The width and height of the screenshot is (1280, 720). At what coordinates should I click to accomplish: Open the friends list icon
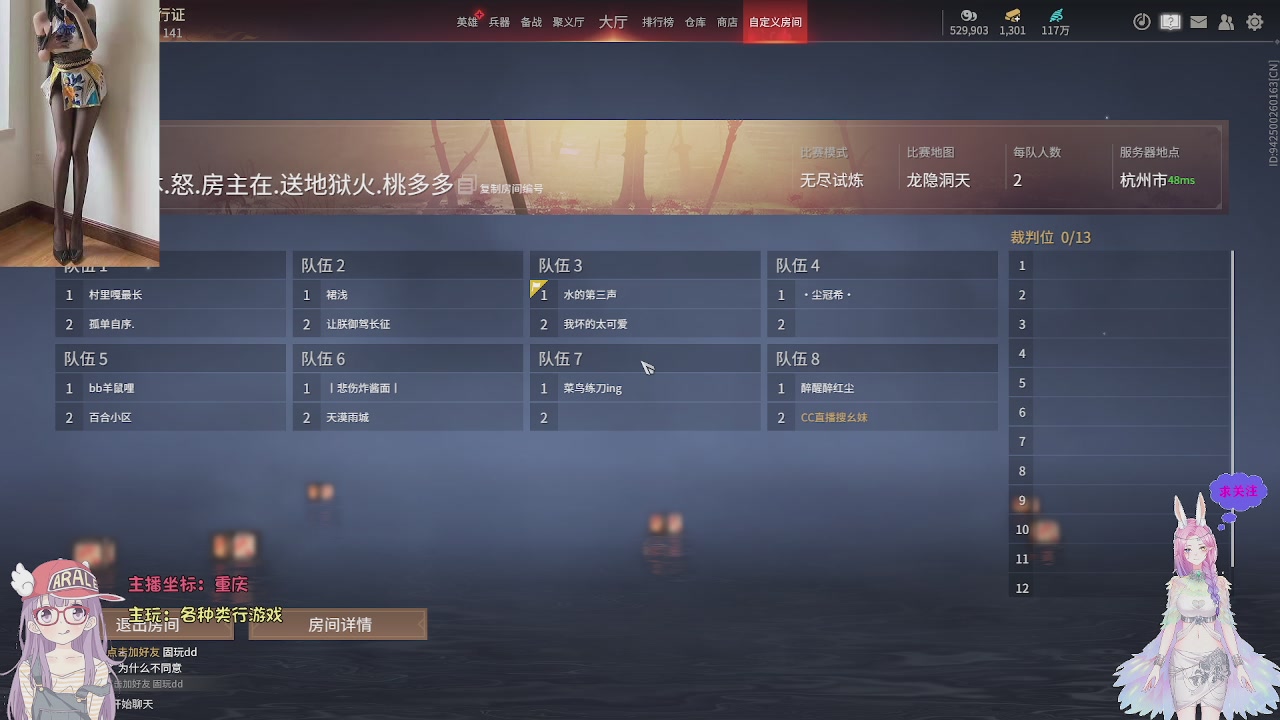coord(1226,21)
